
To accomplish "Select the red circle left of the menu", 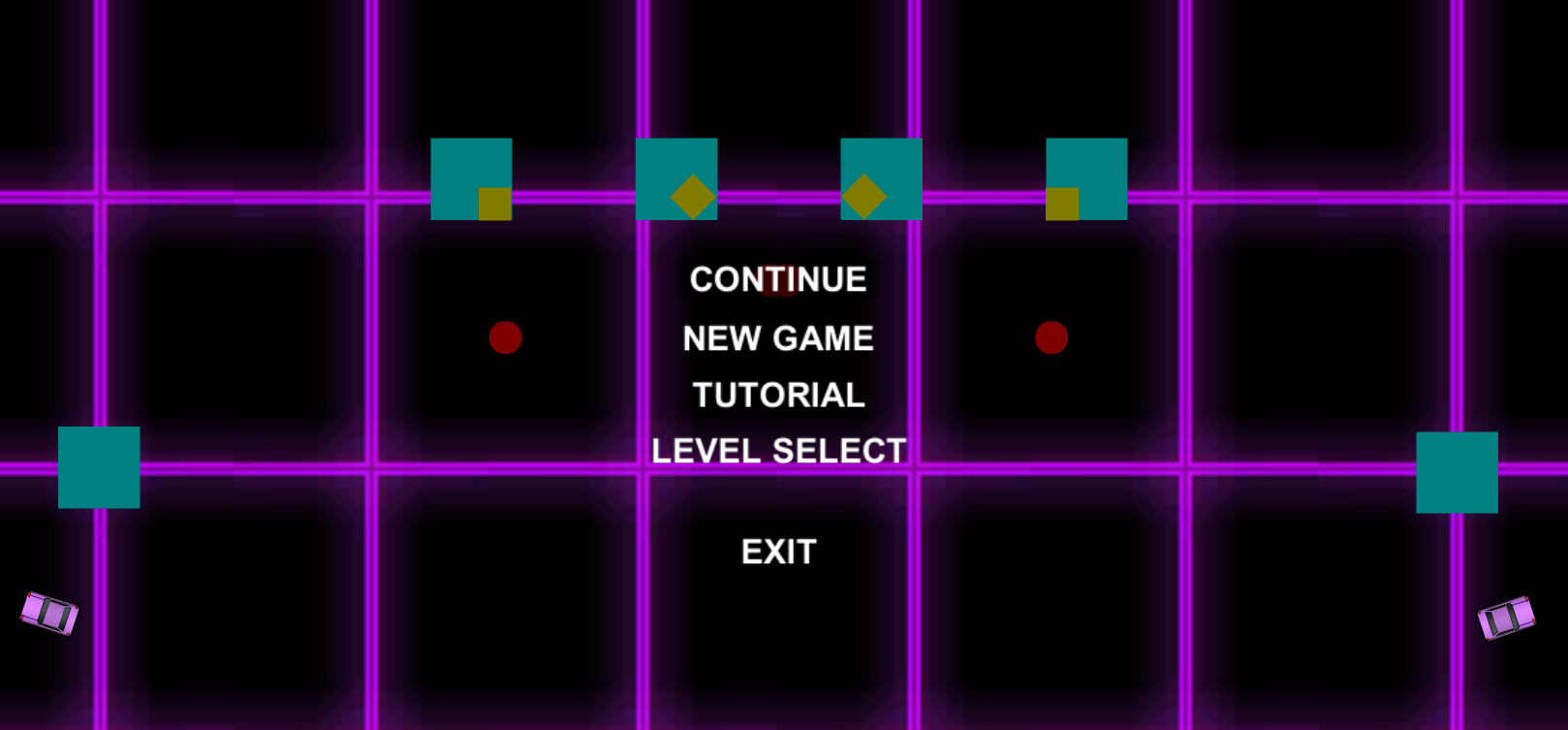I will [x=506, y=337].
